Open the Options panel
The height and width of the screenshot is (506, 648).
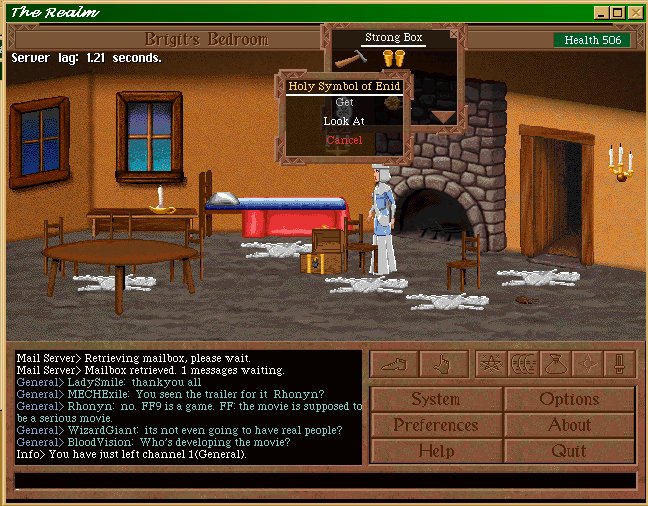coord(569,399)
